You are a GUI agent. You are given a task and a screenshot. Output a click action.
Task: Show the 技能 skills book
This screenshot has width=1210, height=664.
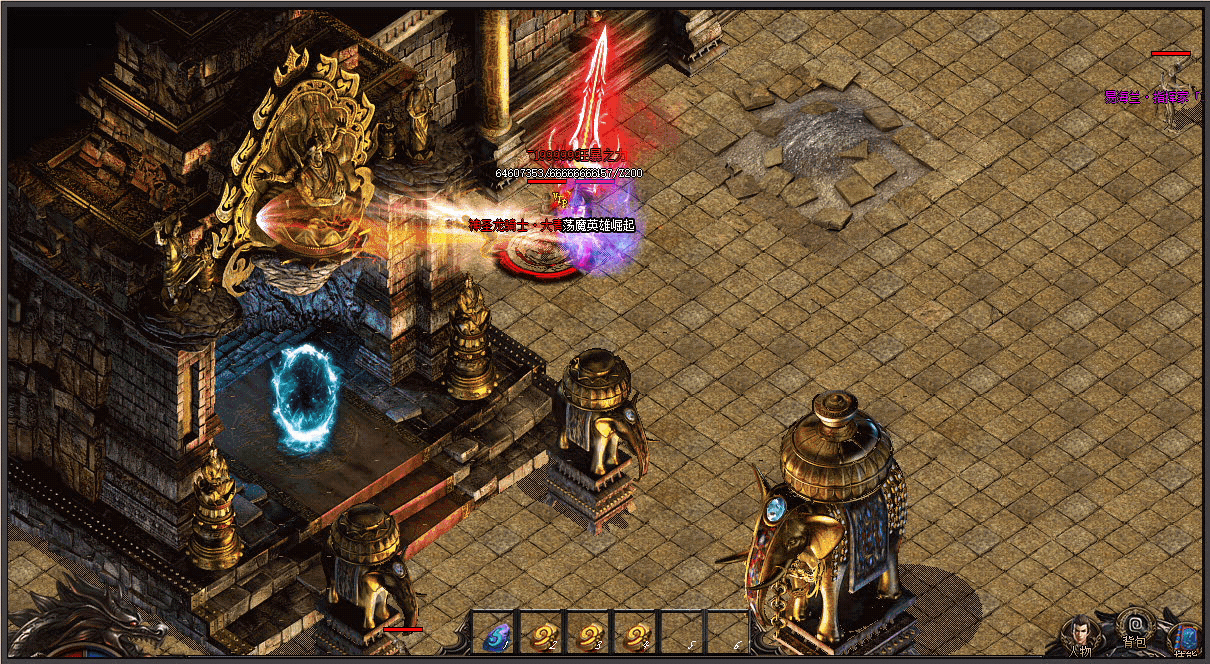1187,638
